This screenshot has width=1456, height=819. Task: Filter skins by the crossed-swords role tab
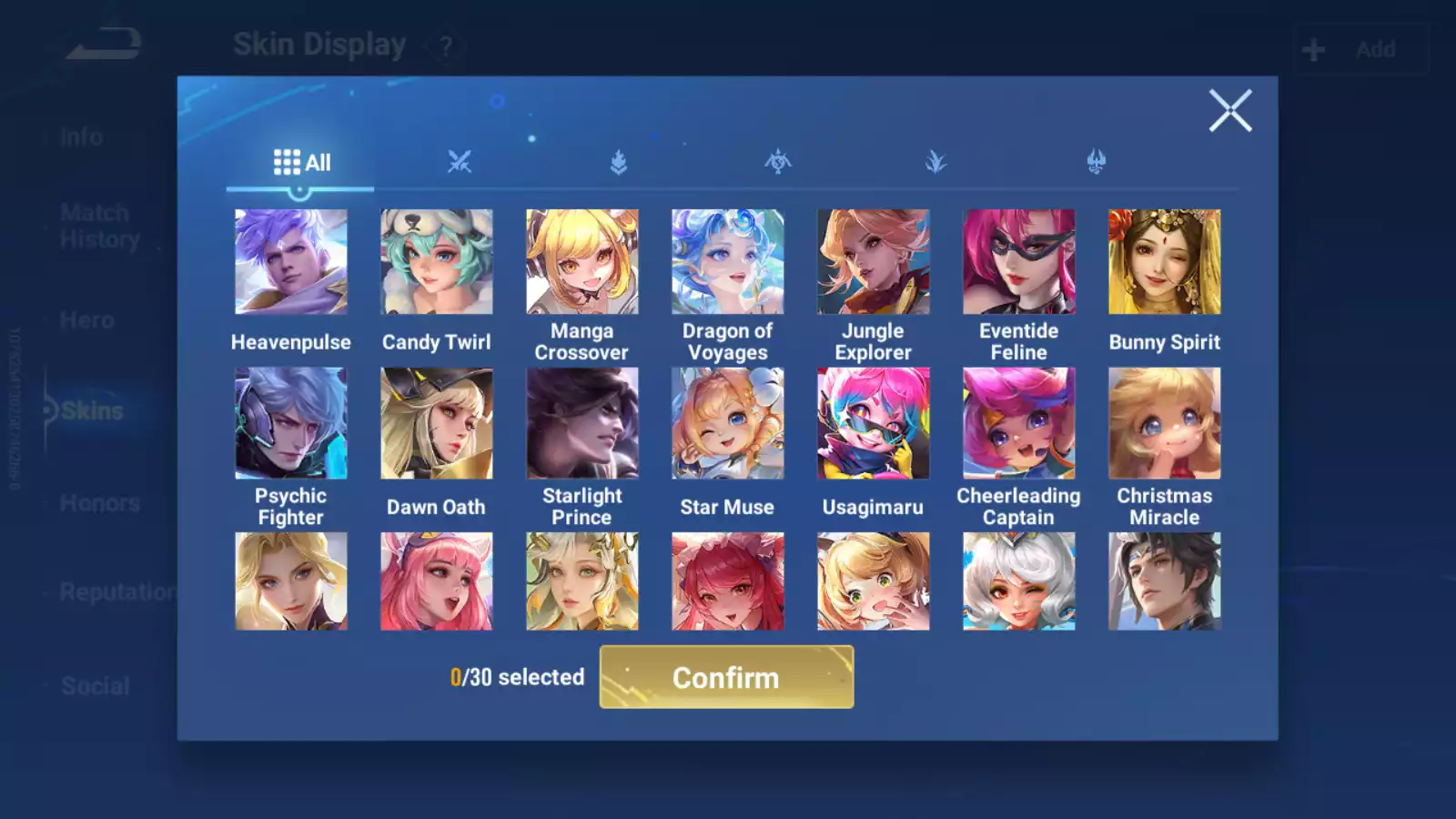click(460, 162)
